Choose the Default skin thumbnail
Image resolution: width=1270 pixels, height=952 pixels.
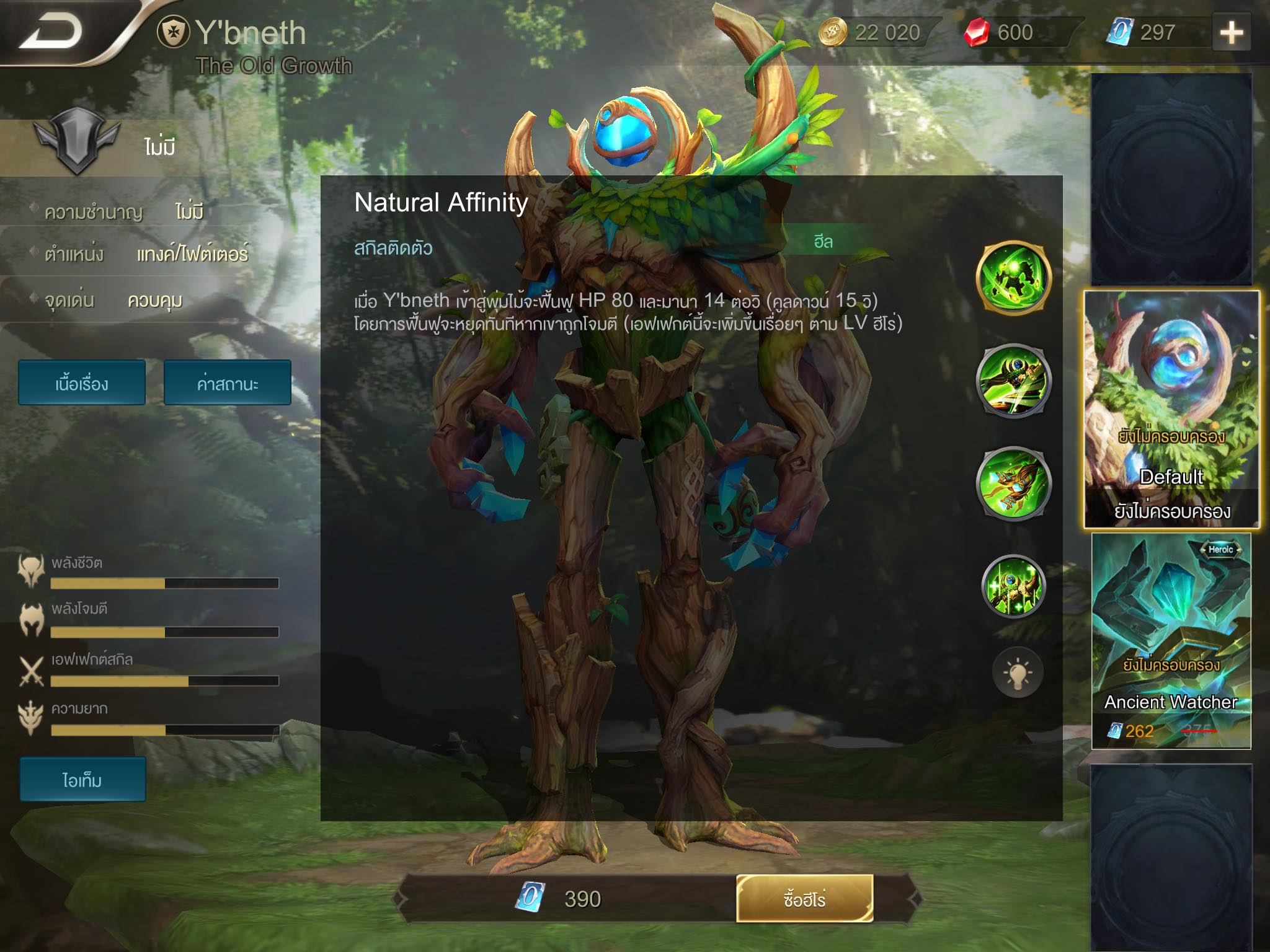[x=1171, y=409]
